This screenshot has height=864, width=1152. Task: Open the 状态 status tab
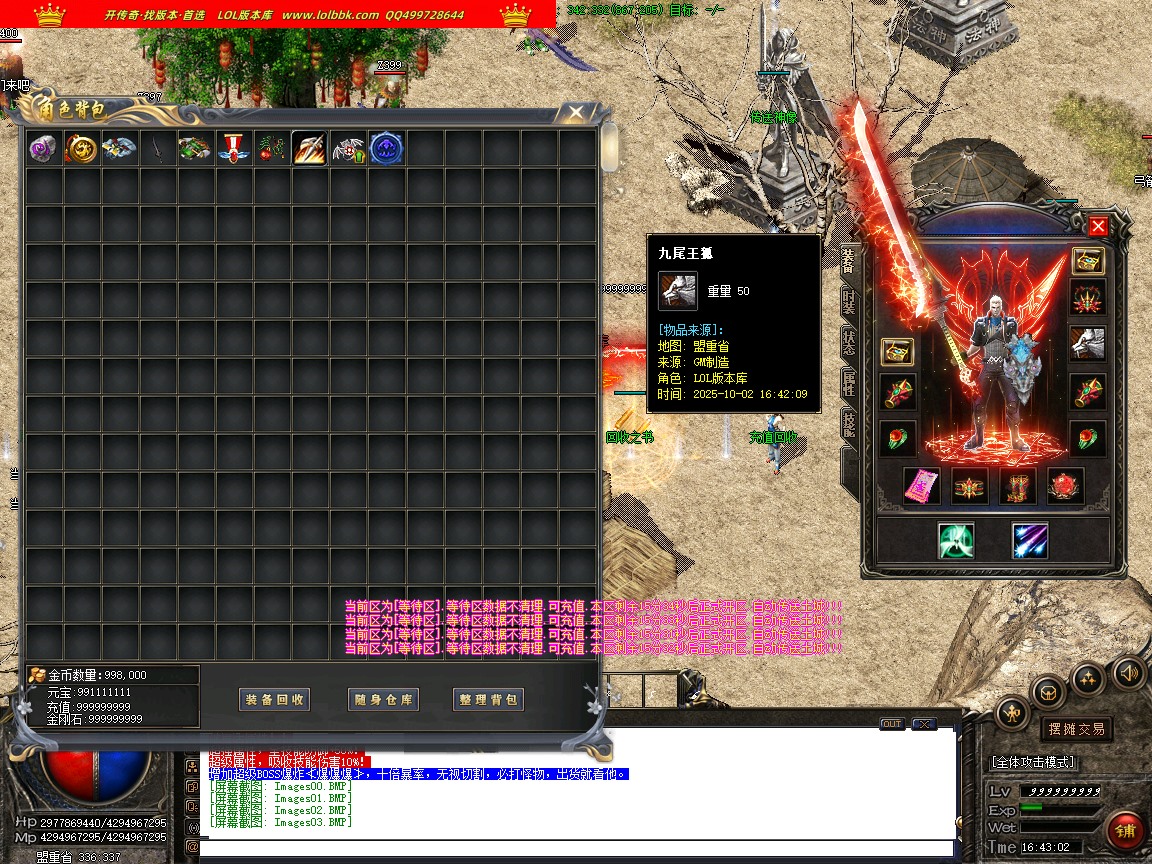[849, 341]
